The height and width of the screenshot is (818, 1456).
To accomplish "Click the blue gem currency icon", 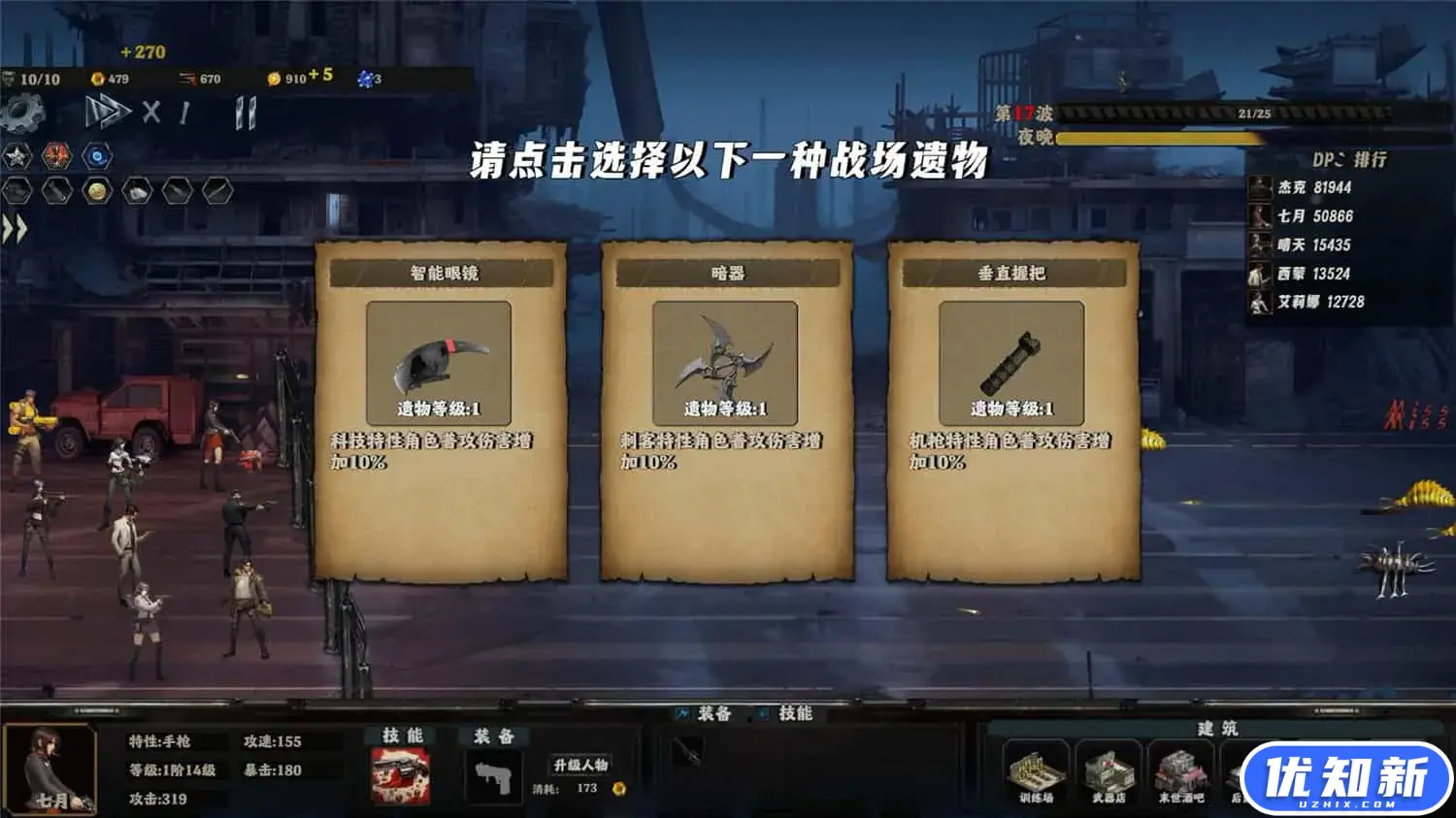I will click(367, 78).
